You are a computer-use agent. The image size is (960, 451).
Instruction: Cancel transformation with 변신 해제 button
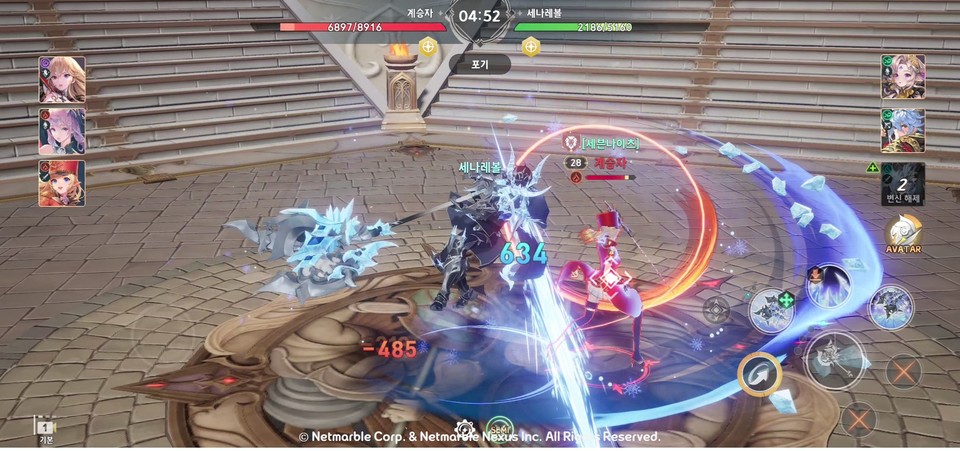pyautogui.click(x=902, y=183)
